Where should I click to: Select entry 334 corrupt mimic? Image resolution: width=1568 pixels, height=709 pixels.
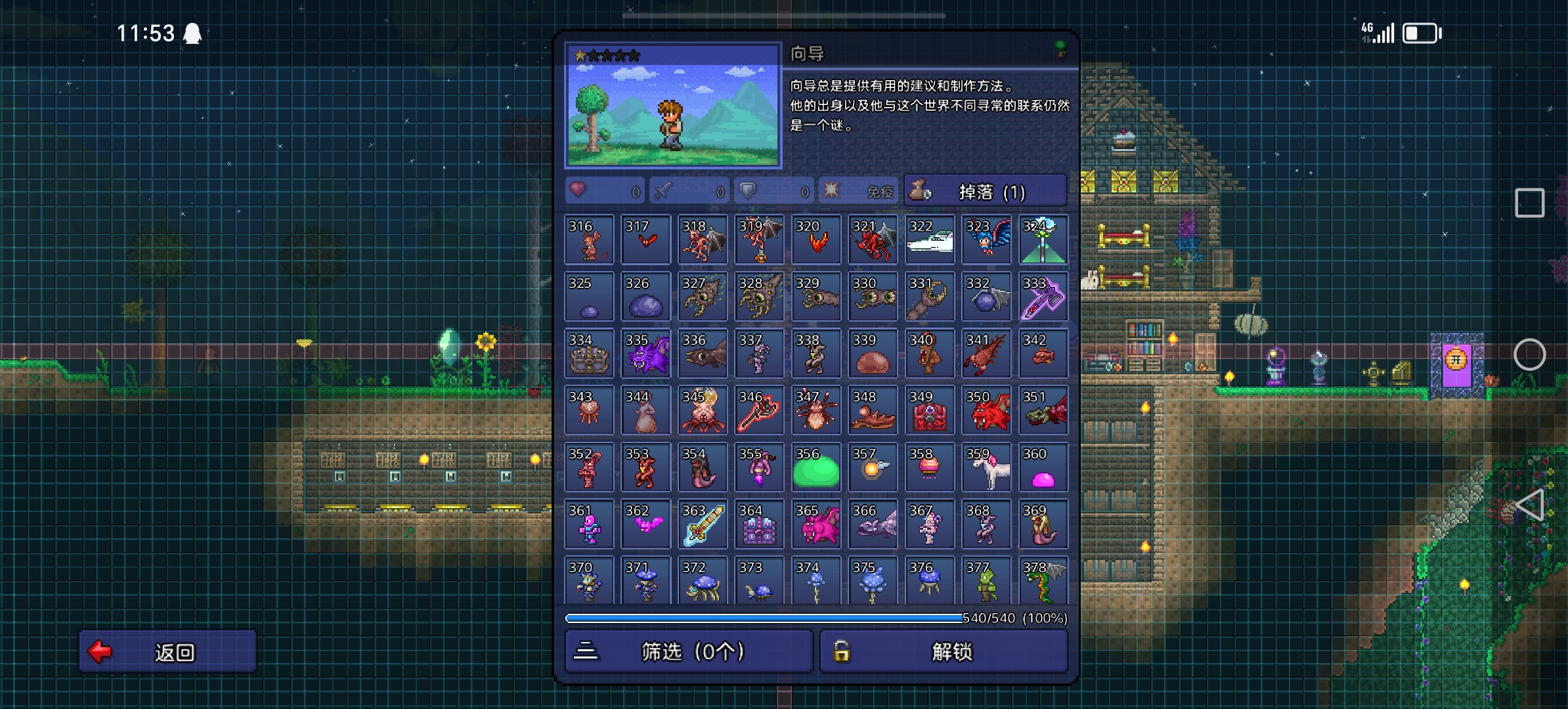589,354
